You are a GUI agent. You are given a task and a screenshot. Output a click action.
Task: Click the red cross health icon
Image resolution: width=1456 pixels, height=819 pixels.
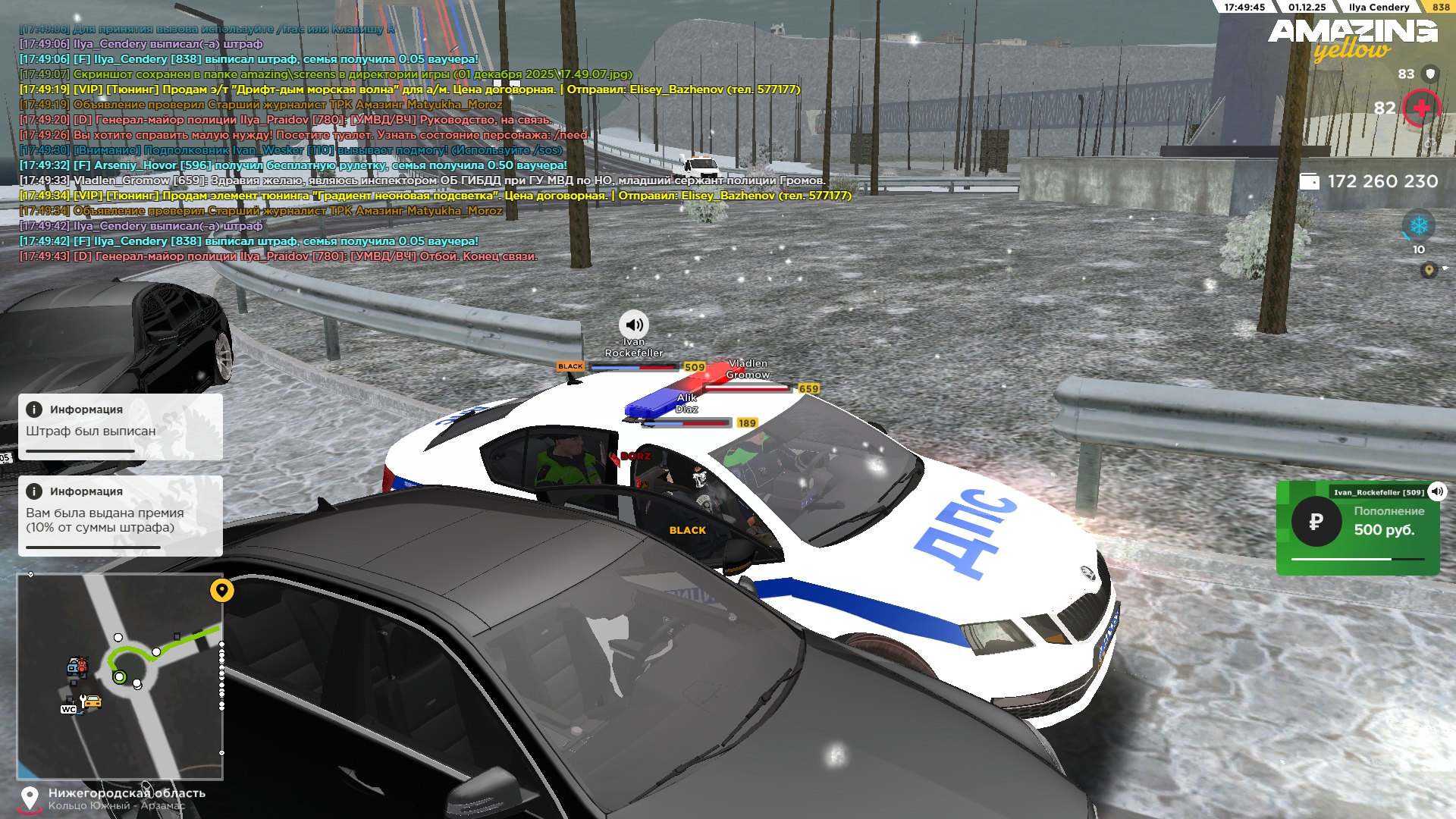tap(1421, 108)
